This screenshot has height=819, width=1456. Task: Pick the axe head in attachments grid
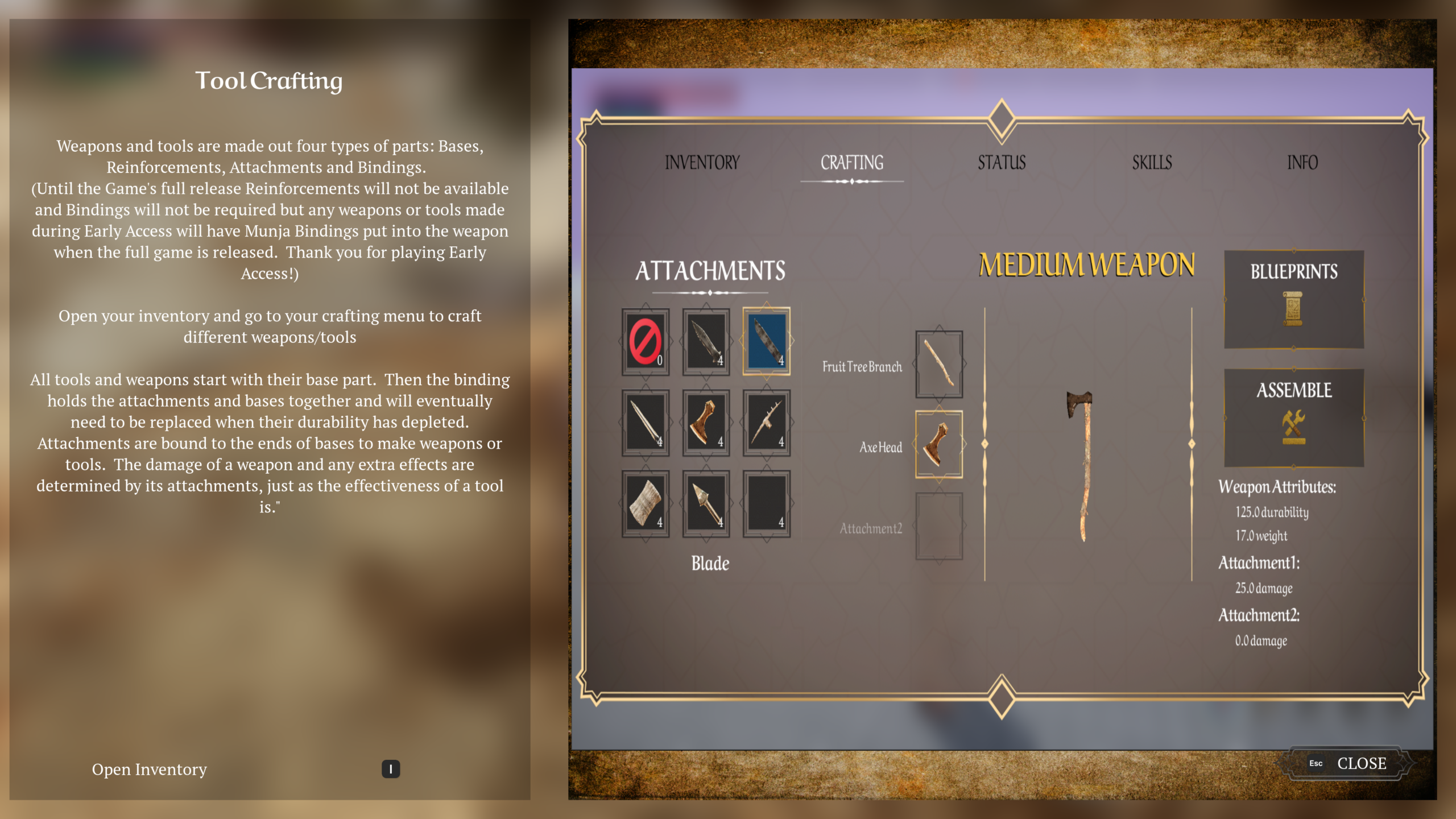(706, 423)
